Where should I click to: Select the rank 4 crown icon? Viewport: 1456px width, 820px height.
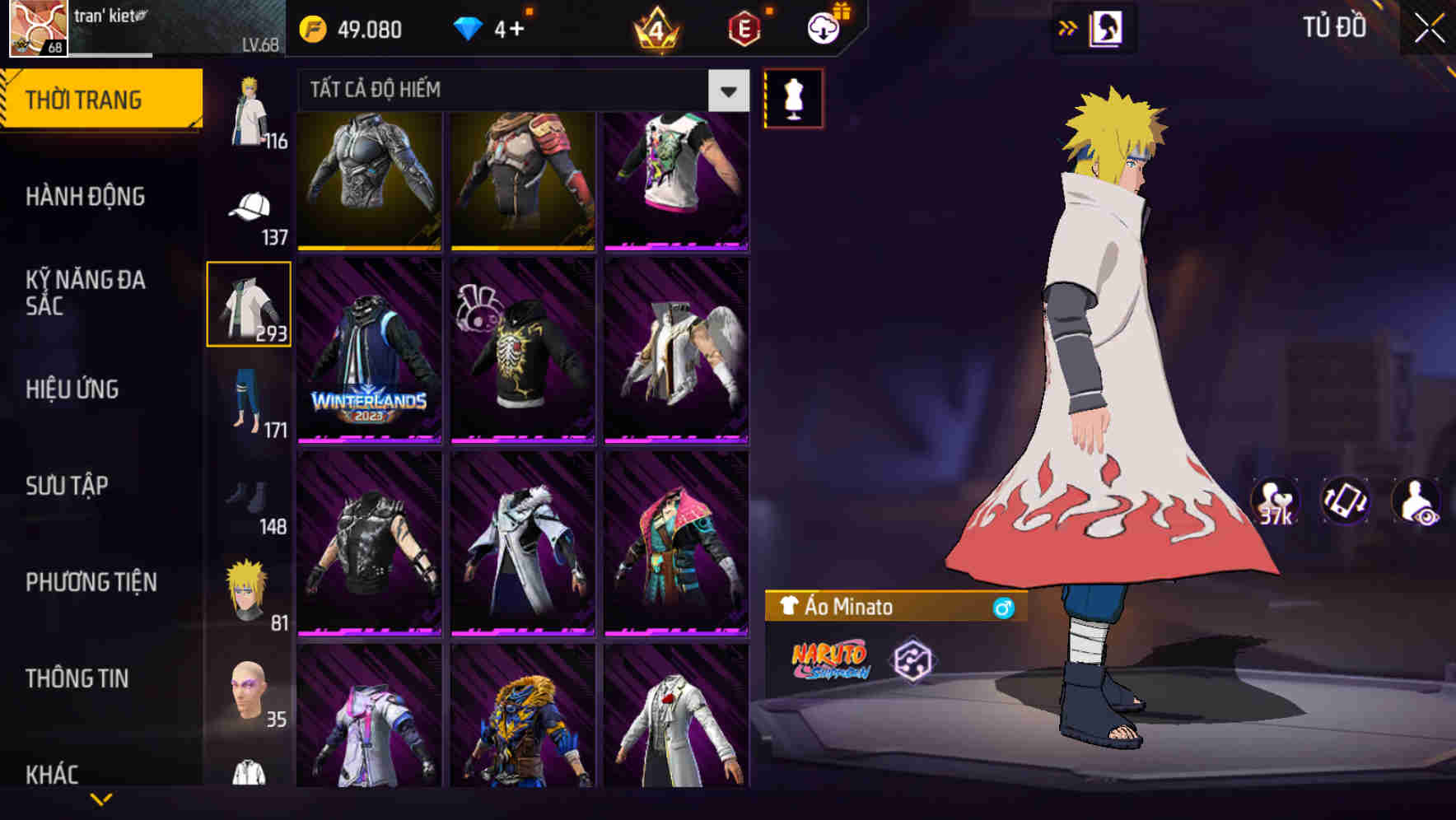[655, 27]
